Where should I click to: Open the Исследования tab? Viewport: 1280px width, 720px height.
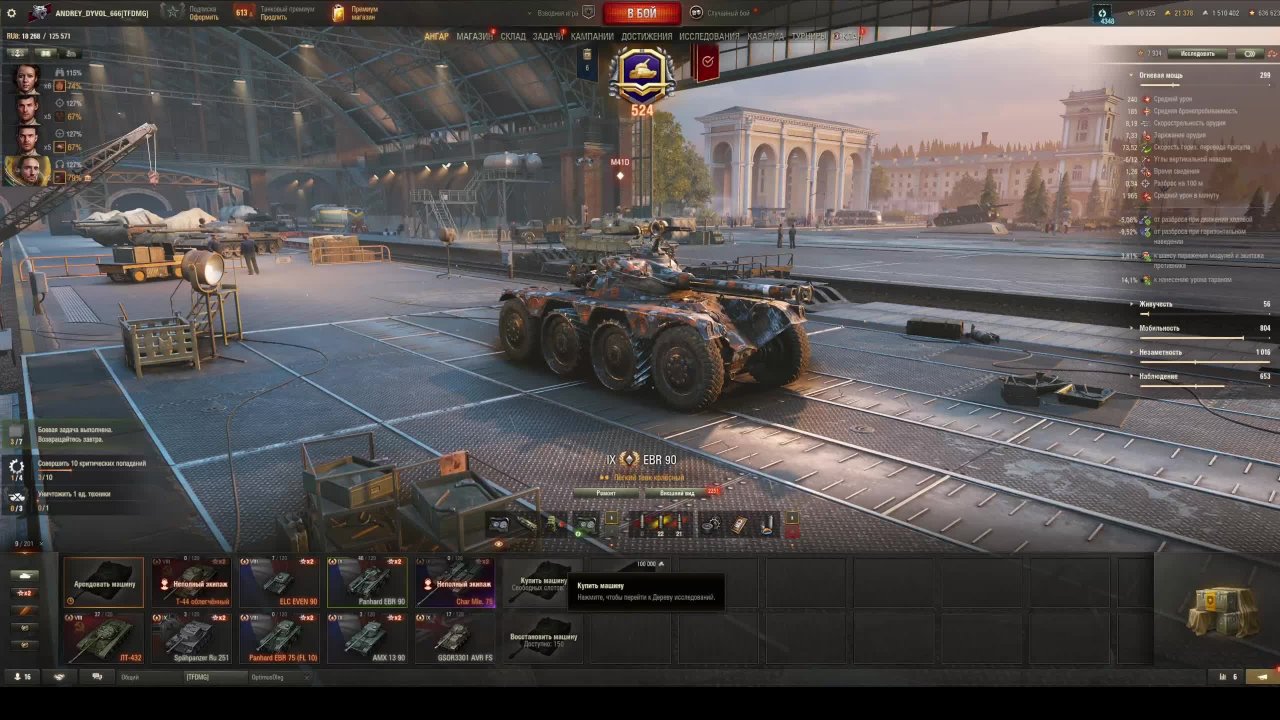point(709,36)
